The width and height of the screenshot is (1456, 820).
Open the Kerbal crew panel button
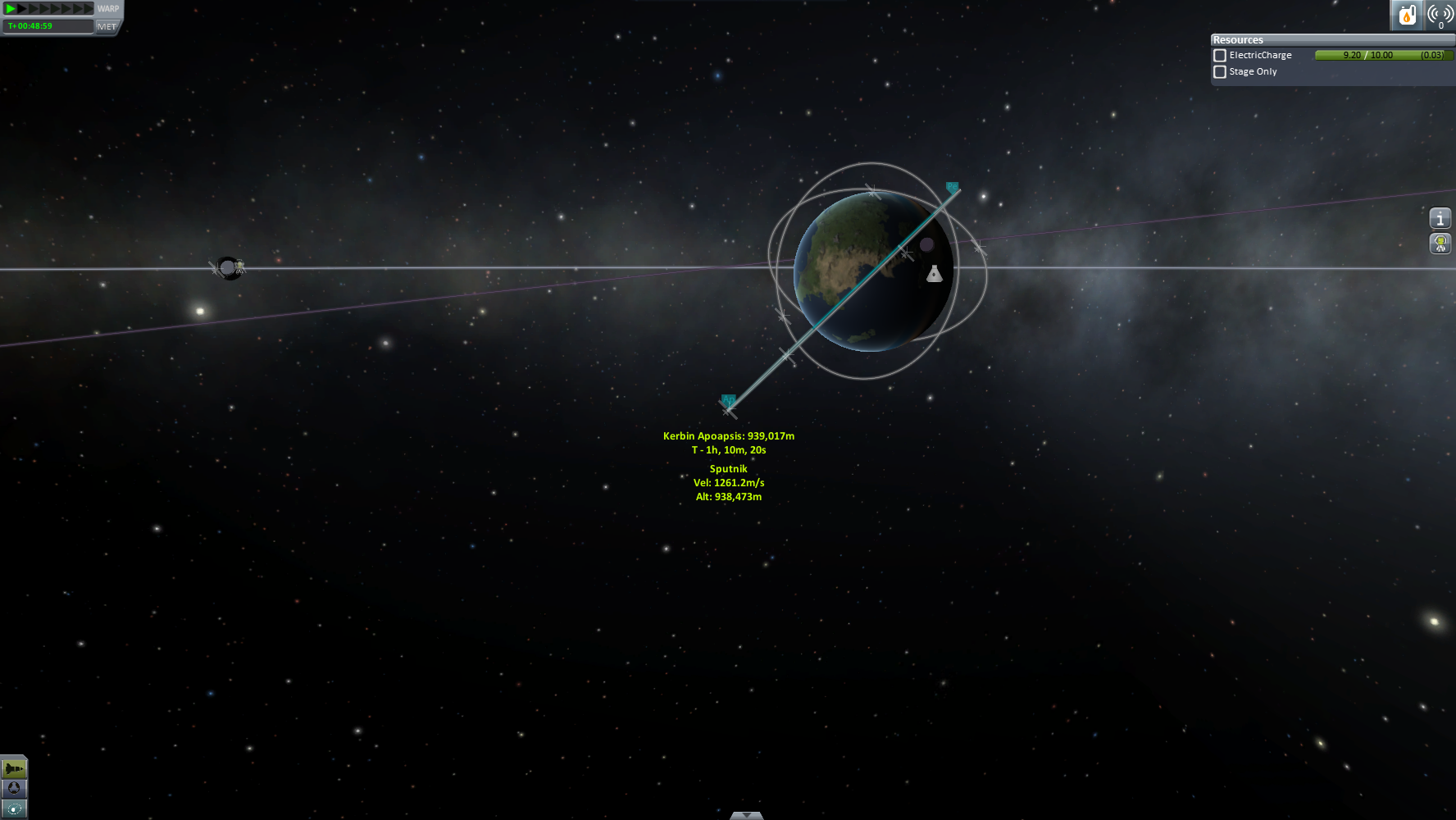(1440, 244)
